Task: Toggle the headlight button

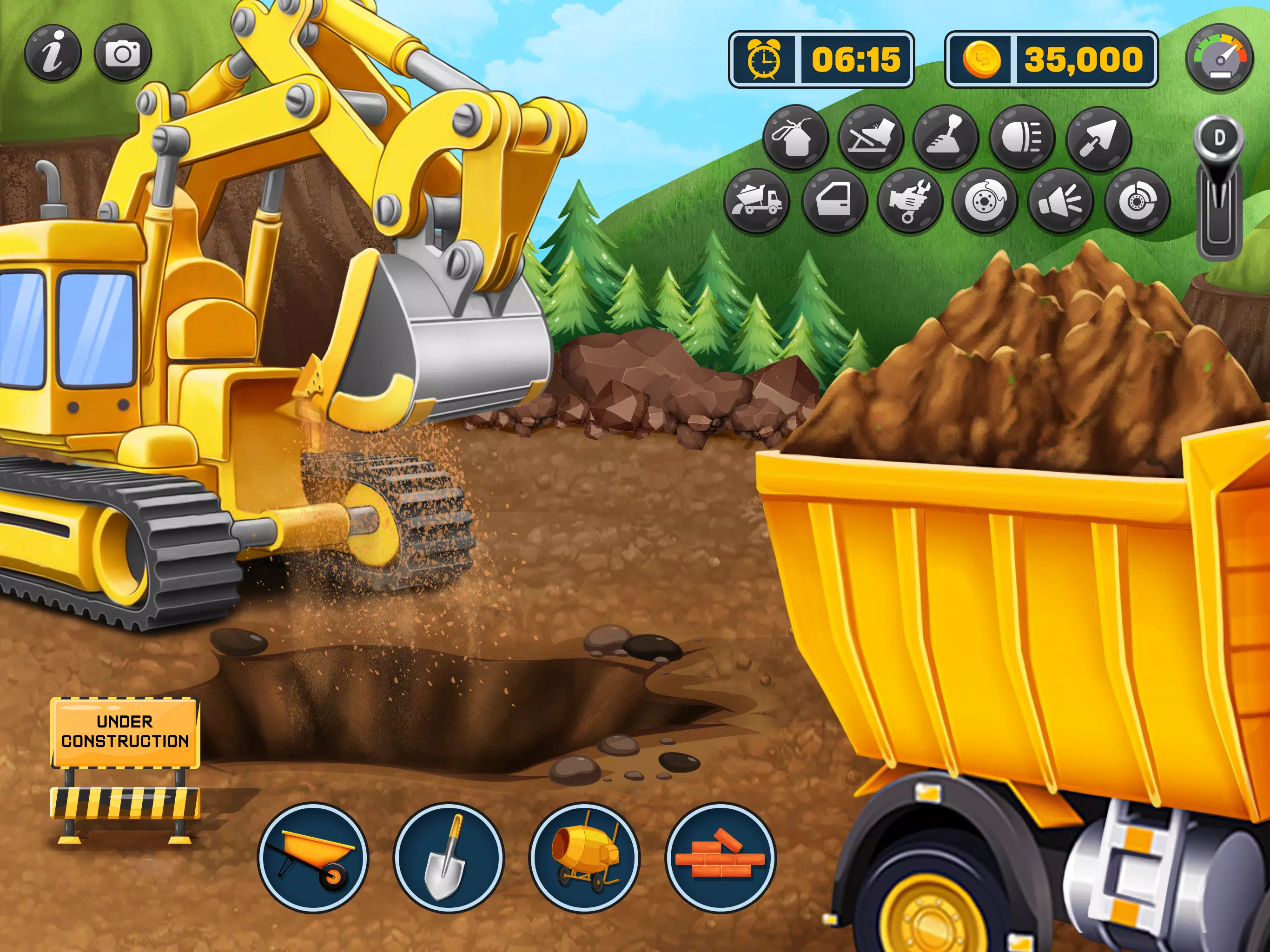Action: coord(1023,138)
